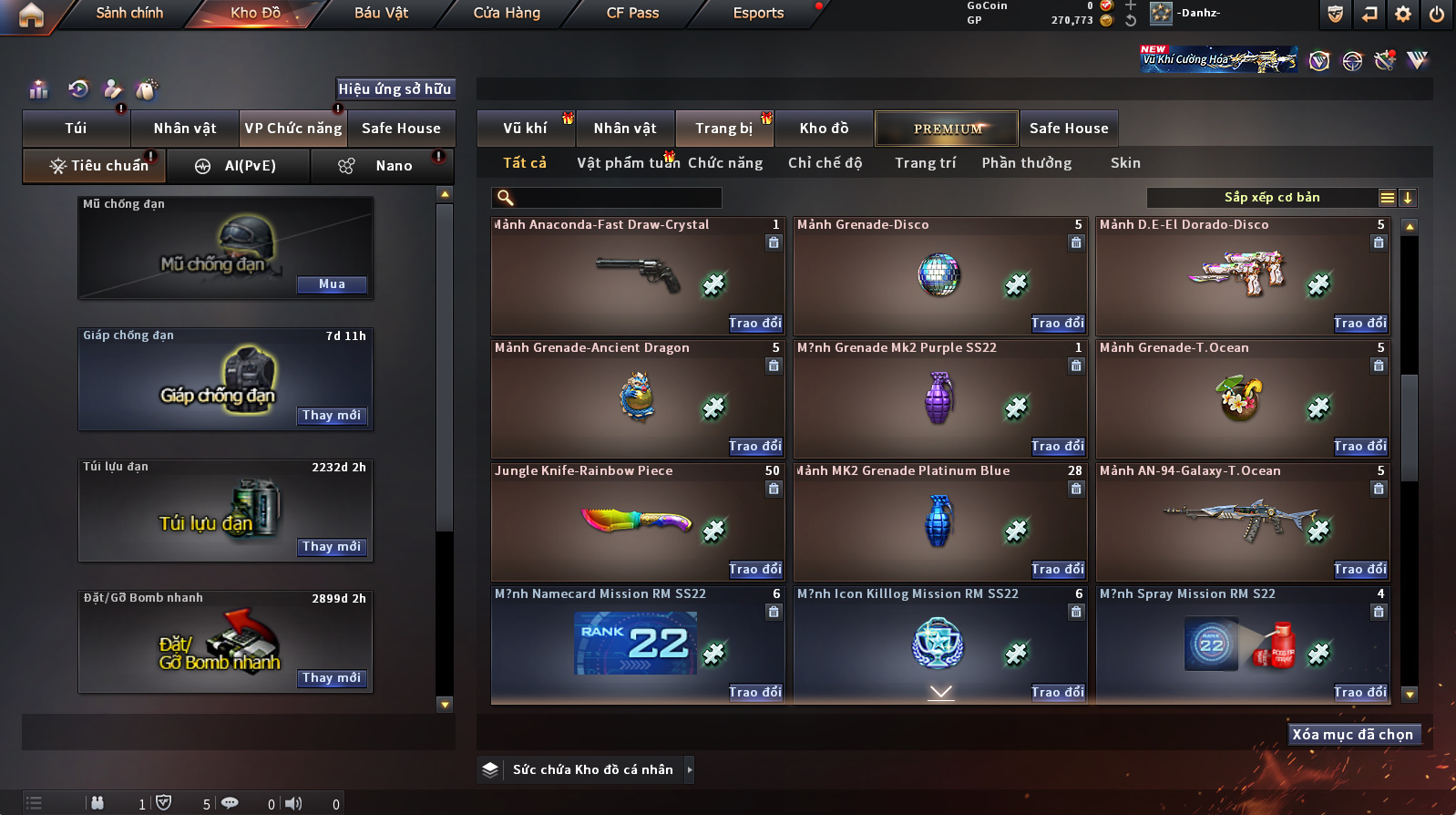Buy the Mũ chống đạn helmet
1456x815 pixels.
[332, 284]
